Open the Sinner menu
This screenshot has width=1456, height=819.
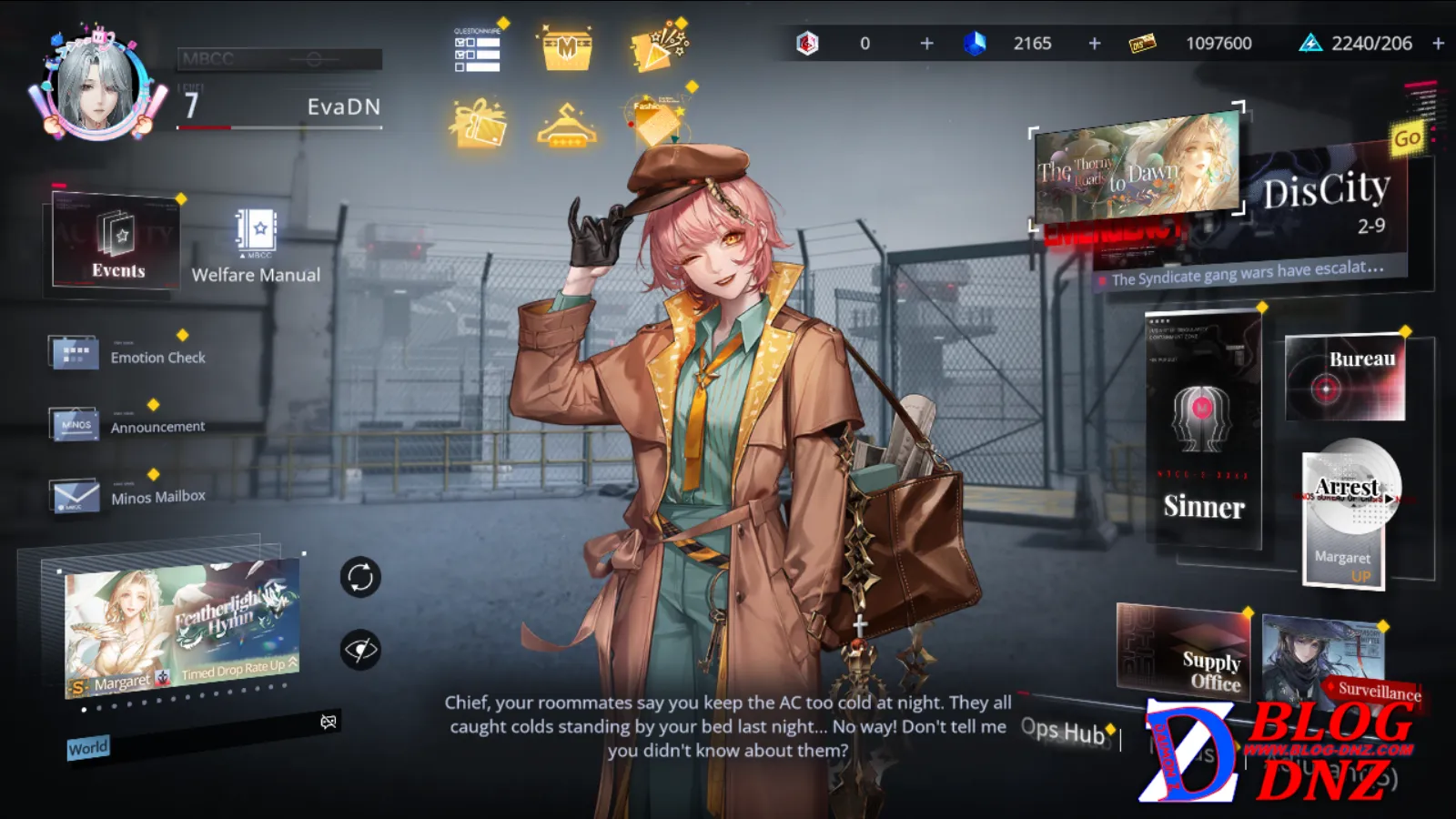pyautogui.click(x=1203, y=430)
